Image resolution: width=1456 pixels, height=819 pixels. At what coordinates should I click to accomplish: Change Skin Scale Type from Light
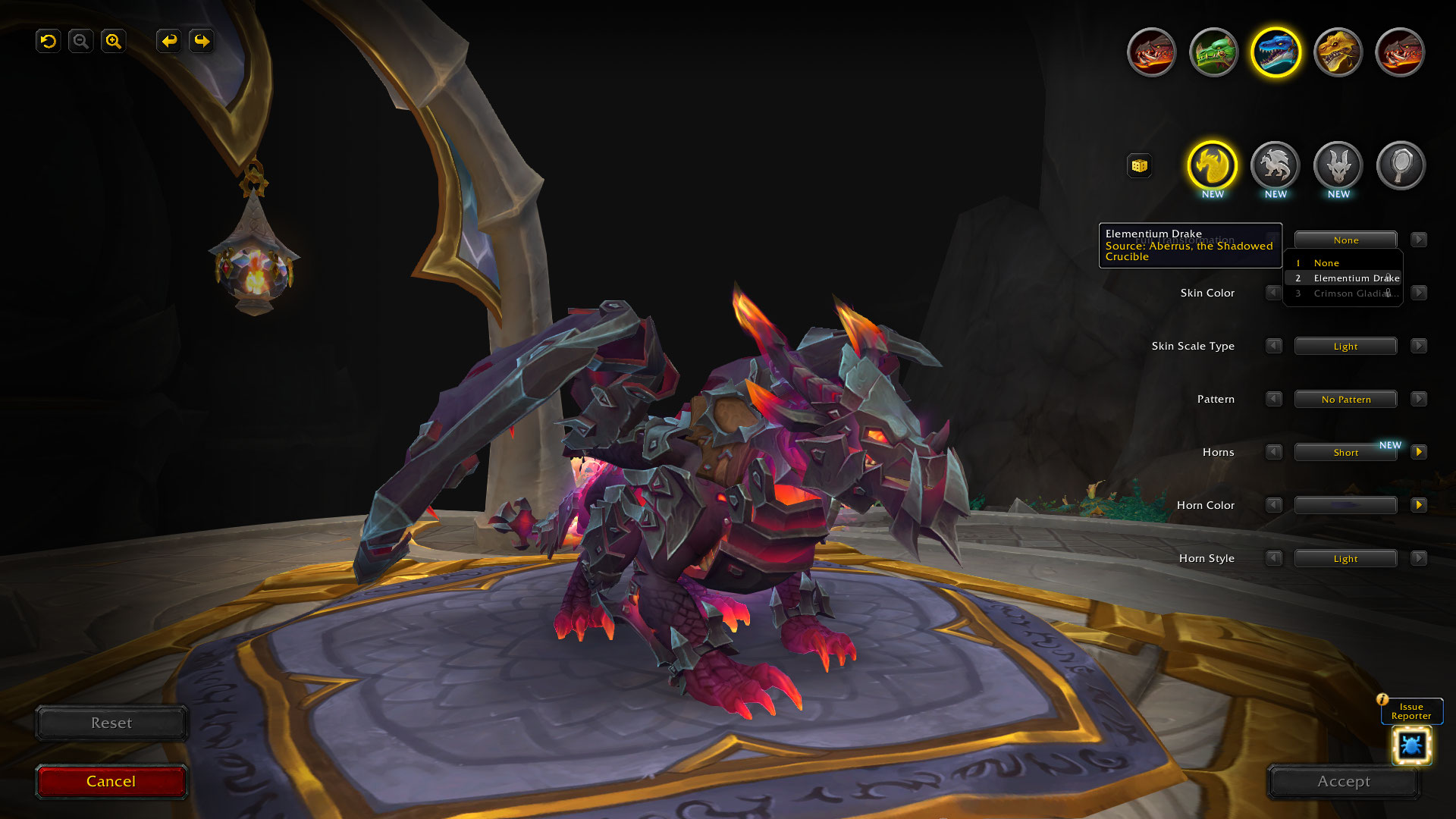[1345, 346]
